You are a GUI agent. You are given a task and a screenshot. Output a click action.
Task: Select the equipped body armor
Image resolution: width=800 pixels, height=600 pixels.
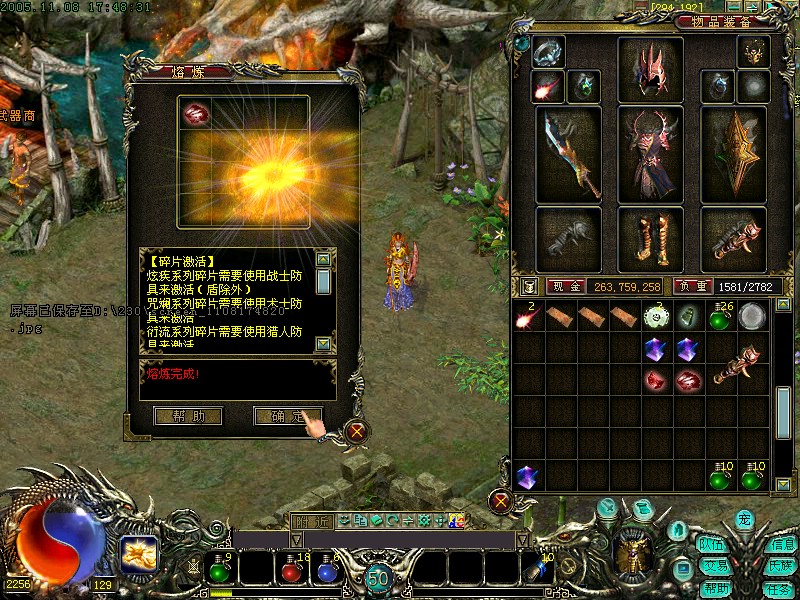(x=650, y=155)
